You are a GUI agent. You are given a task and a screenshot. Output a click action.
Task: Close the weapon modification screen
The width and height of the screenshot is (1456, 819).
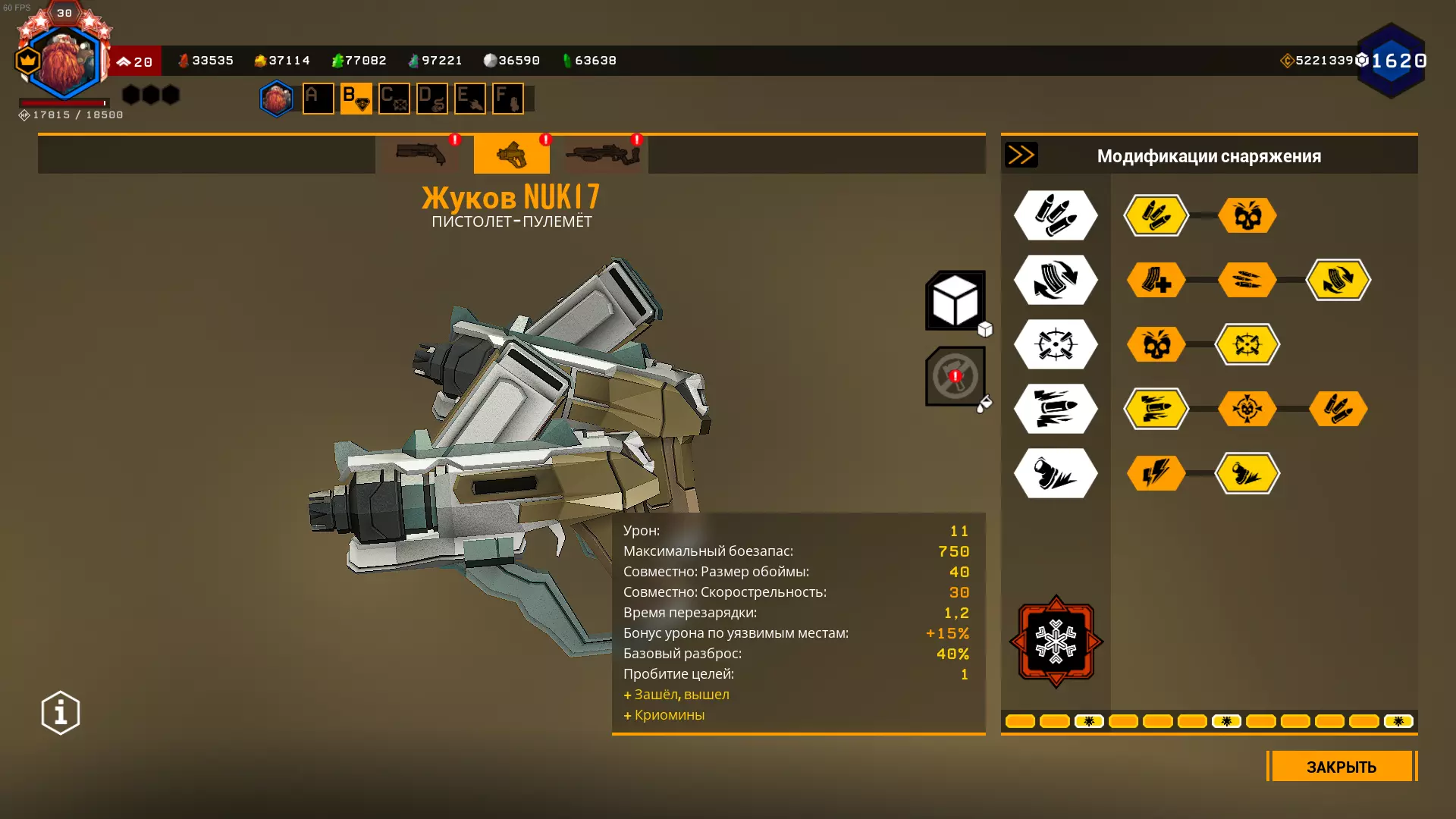(1341, 766)
